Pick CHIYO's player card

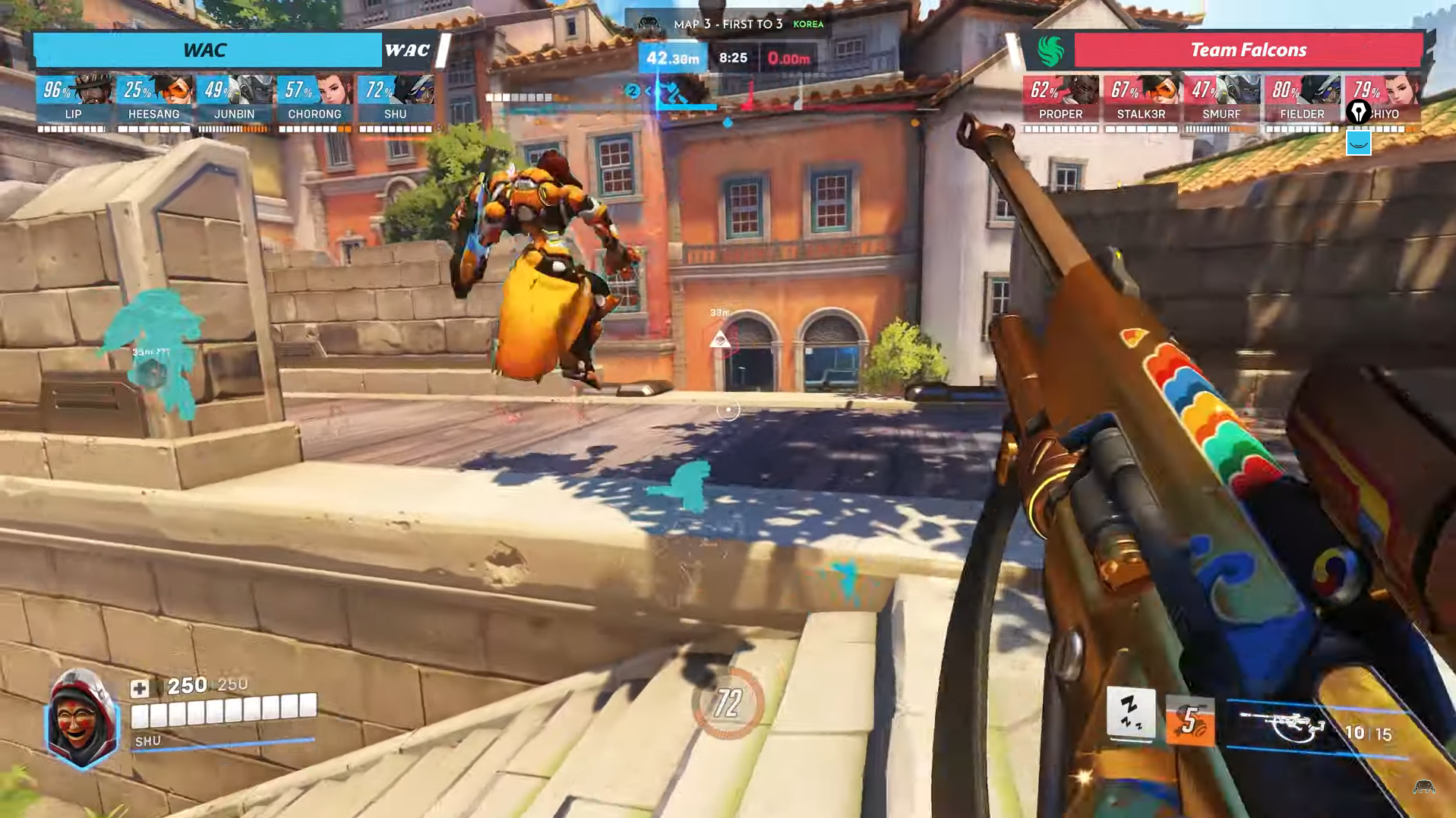(1382, 101)
